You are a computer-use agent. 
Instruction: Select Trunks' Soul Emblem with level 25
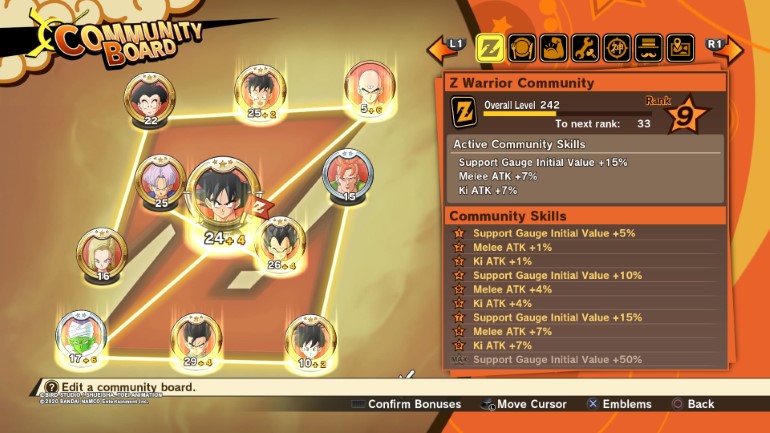tap(160, 179)
